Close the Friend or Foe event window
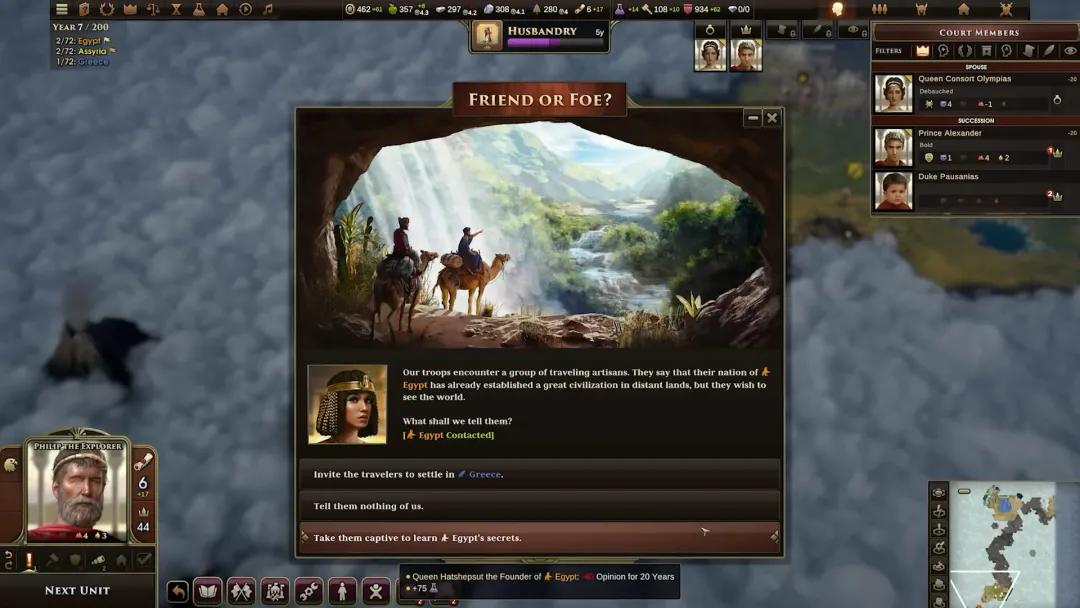Viewport: 1080px width, 608px height. pyautogui.click(x=772, y=118)
